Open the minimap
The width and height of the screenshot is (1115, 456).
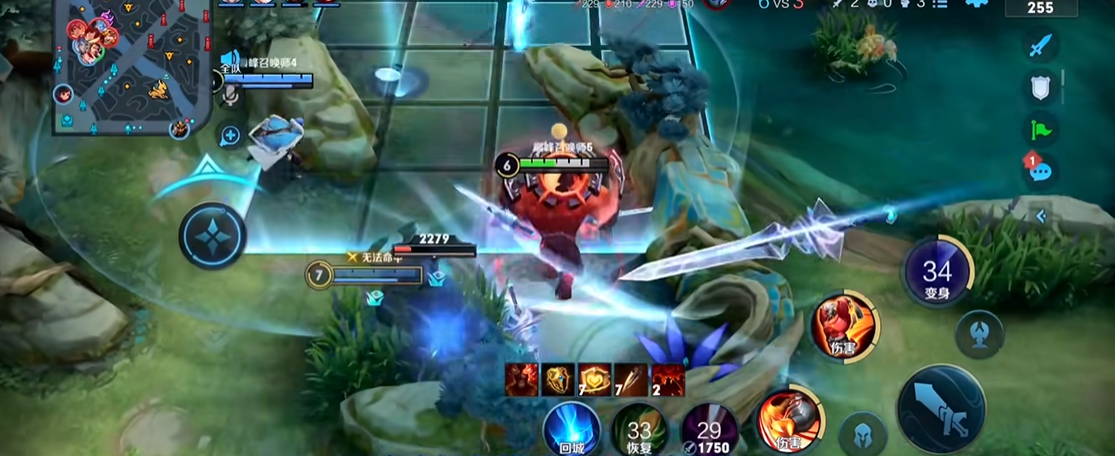pos(130,67)
